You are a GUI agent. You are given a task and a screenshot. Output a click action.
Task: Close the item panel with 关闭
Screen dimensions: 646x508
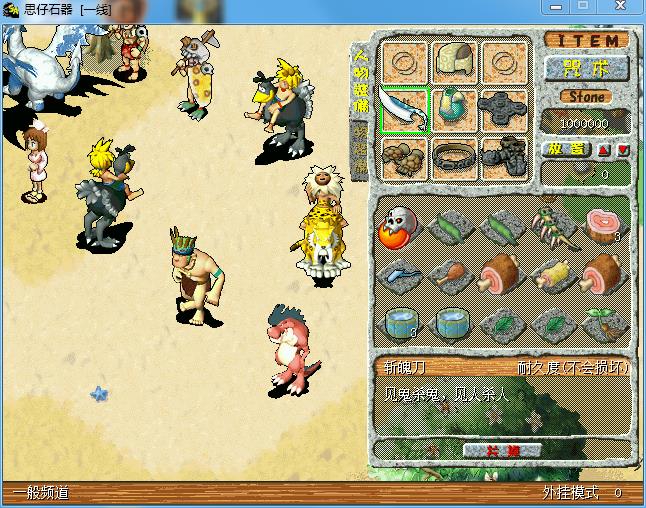(503, 451)
